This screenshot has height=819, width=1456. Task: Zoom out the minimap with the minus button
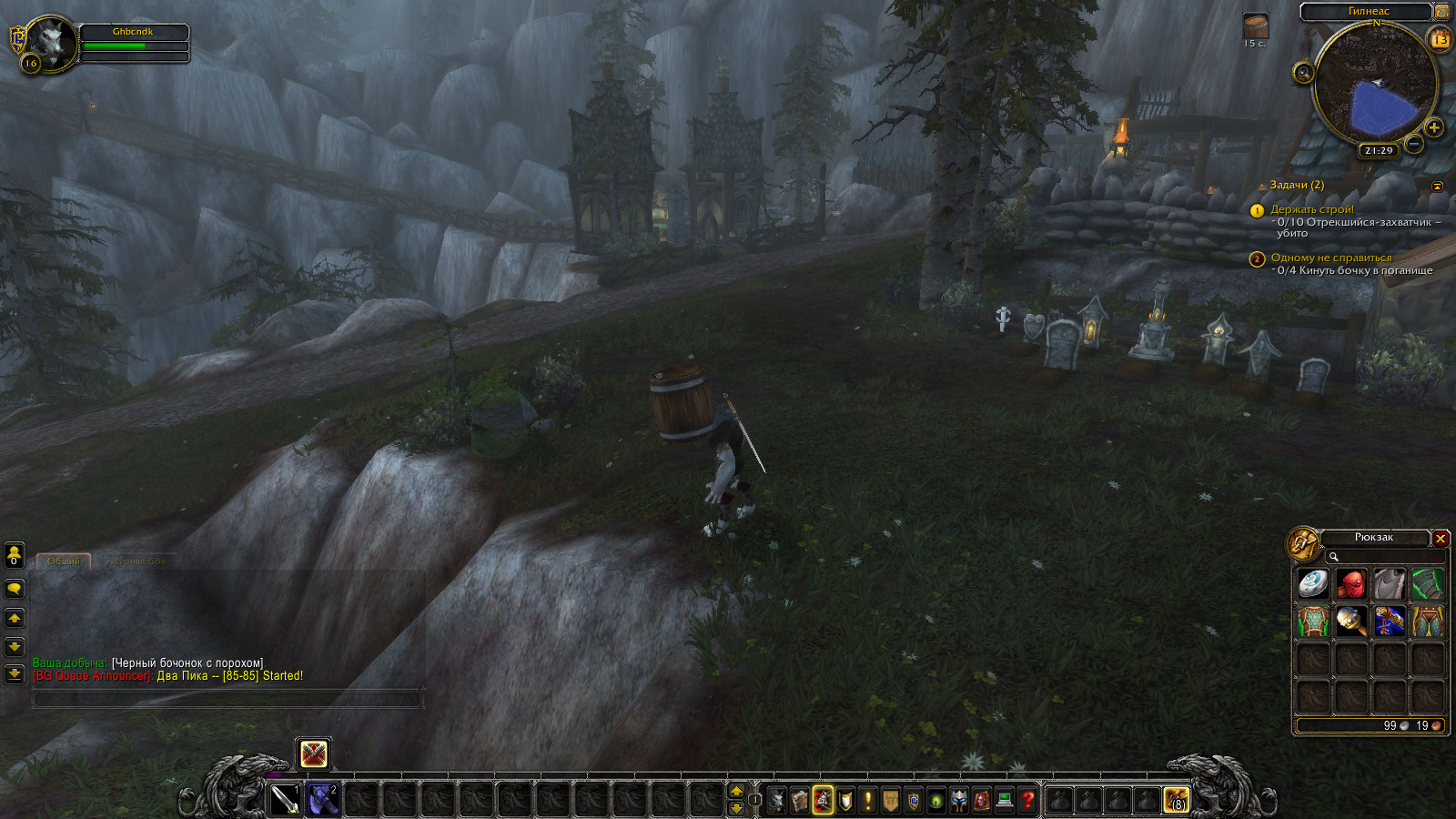[1413, 144]
